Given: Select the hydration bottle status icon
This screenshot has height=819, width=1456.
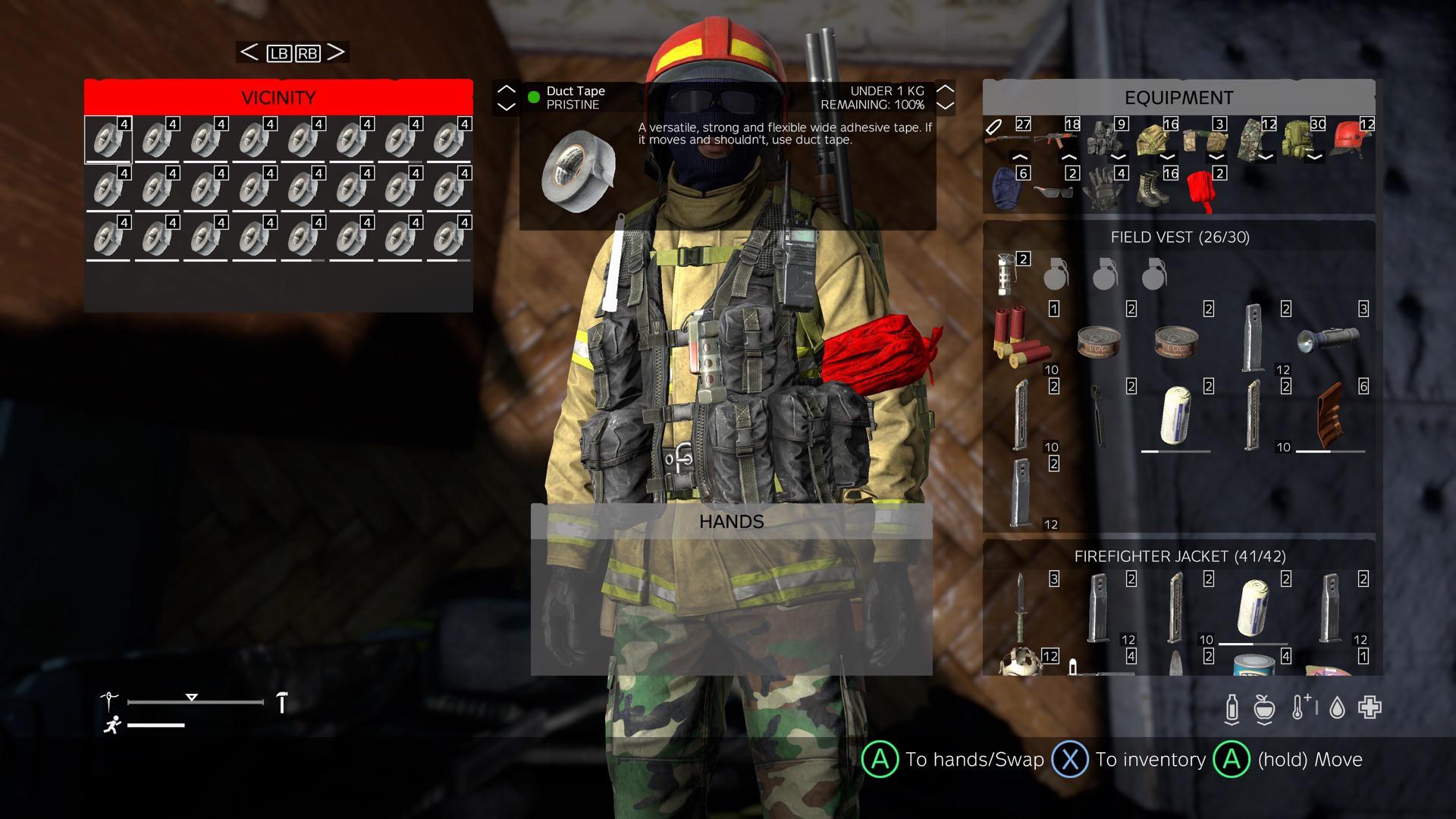Looking at the screenshot, I should tap(1232, 708).
